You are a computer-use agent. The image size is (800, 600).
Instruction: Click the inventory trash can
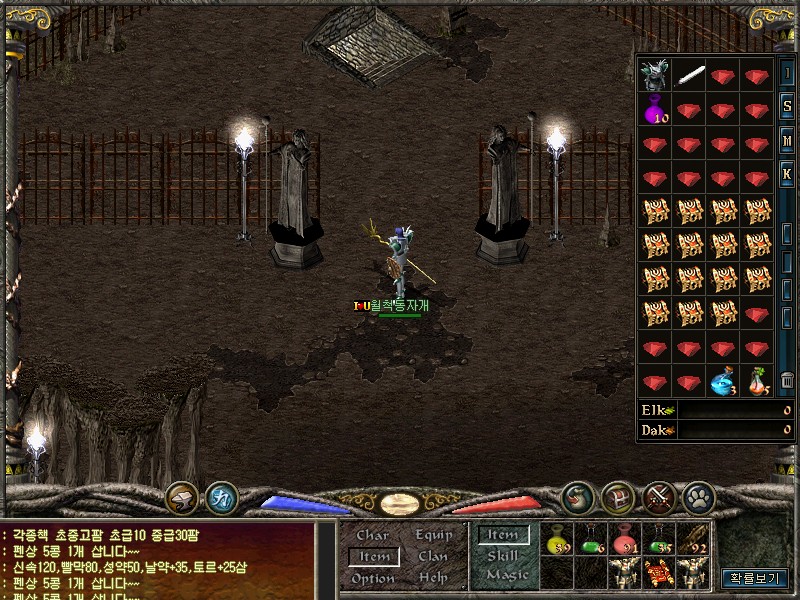[x=787, y=381]
